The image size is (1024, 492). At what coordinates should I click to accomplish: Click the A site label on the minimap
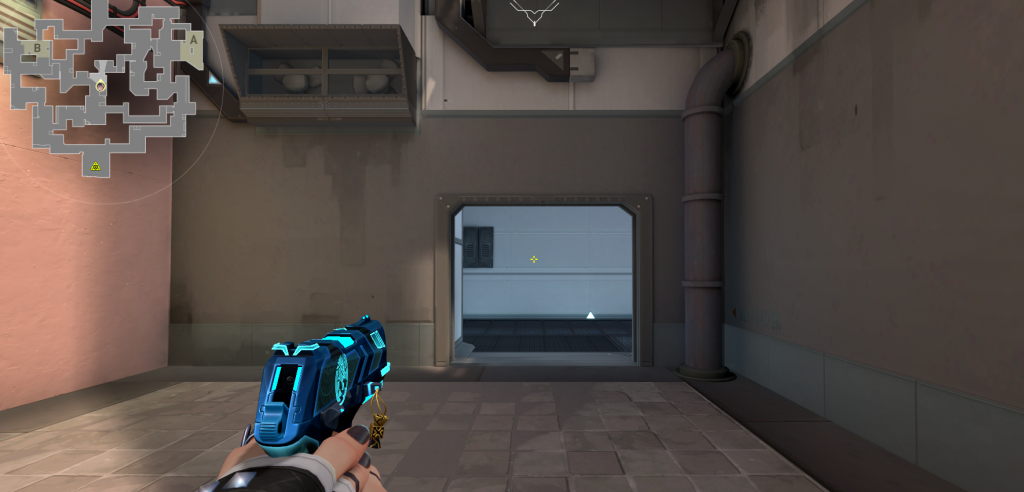tap(192, 41)
